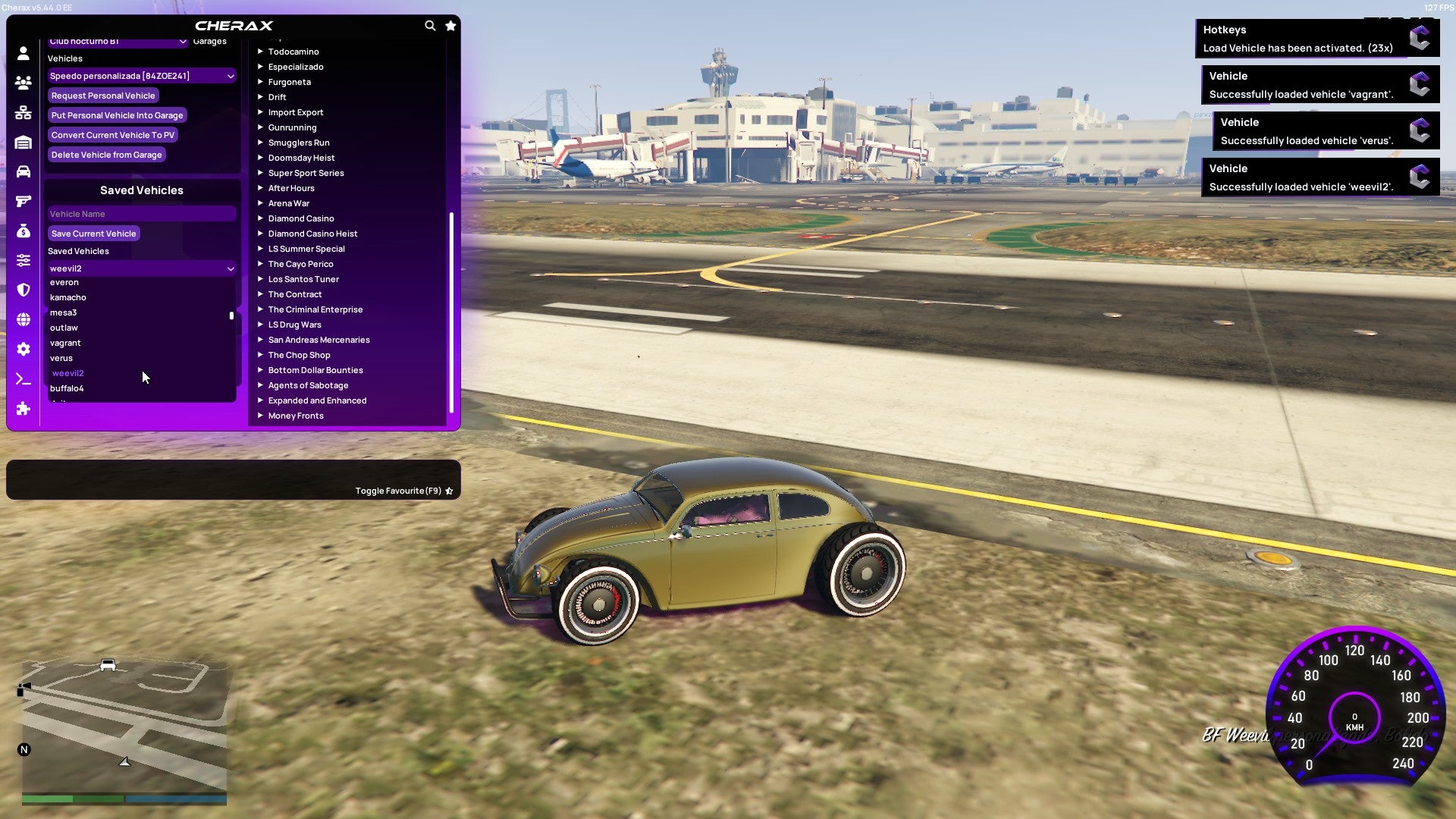The width and height of the screenshot is (1456, 819).
Task: Open the garage panel icon
Action: pyautogui.click(x=23, y=142)
